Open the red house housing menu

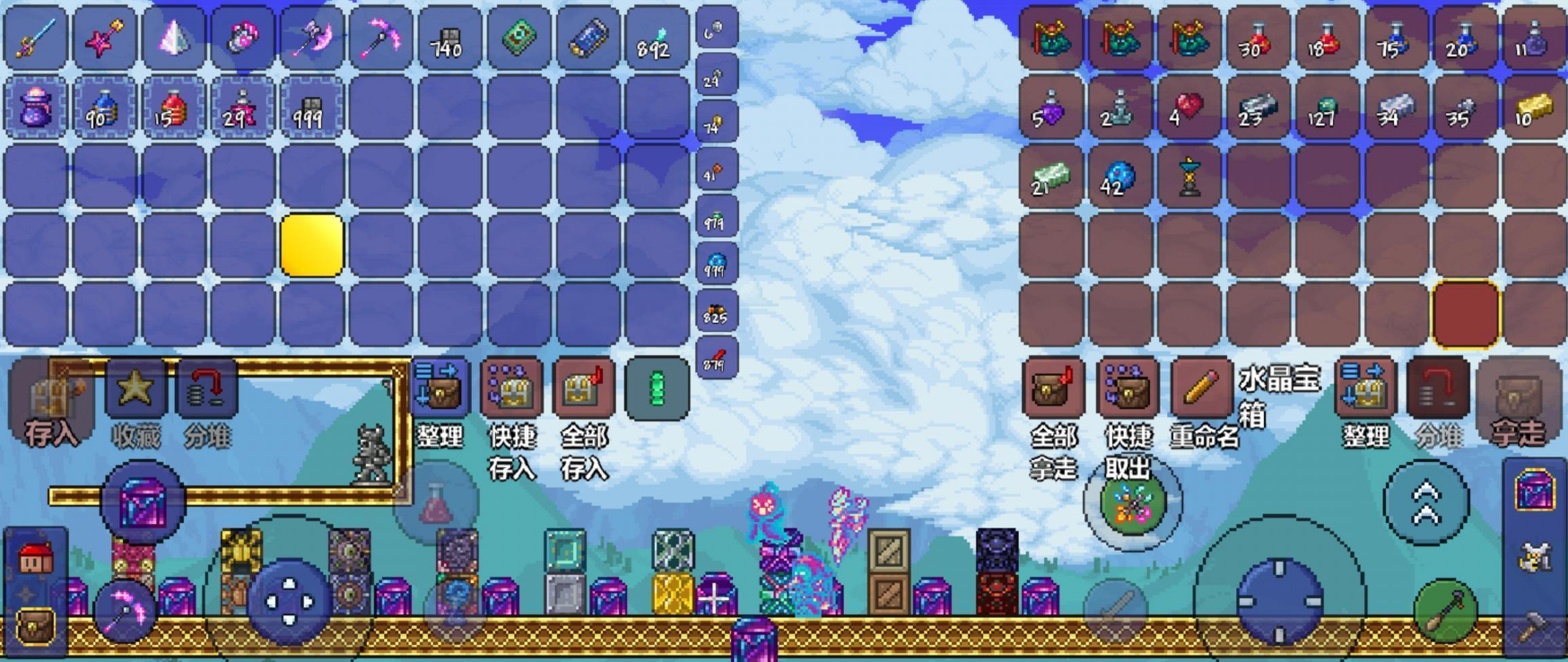point(36,559)
